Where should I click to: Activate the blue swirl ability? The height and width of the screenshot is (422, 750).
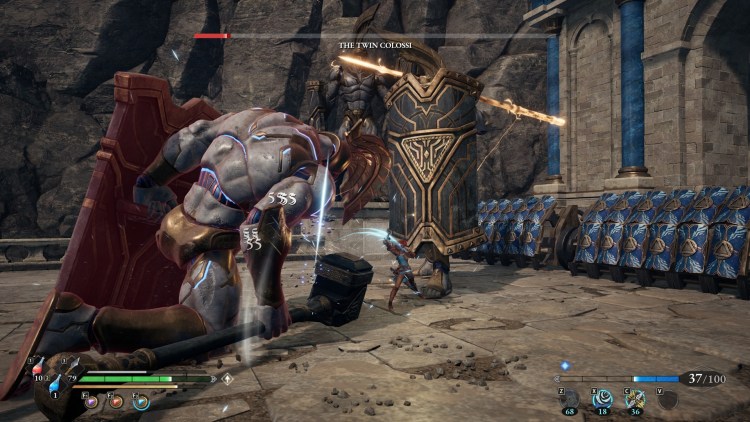click(602, 399)
